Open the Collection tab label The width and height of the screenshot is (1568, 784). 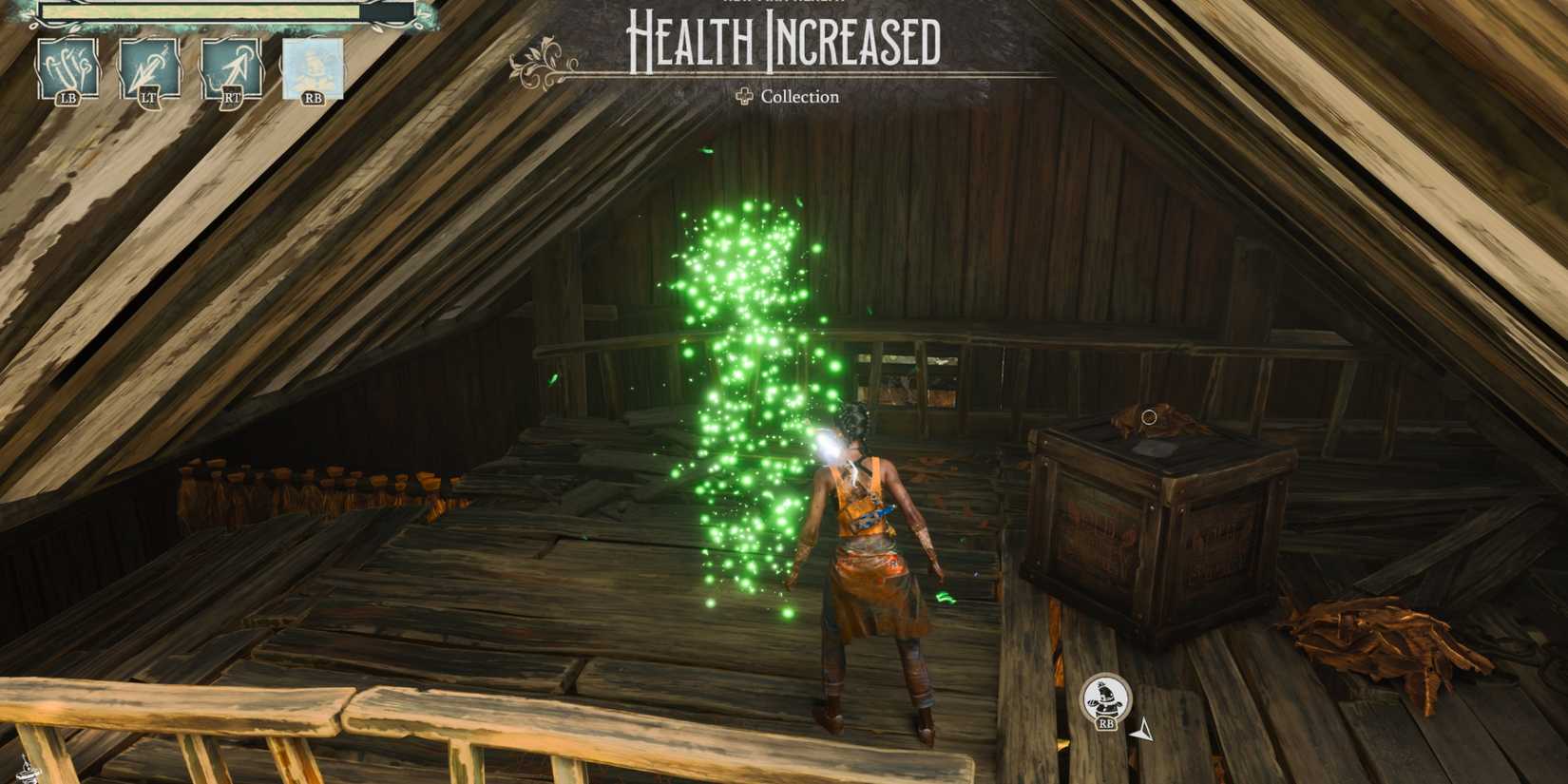[801, 98]
